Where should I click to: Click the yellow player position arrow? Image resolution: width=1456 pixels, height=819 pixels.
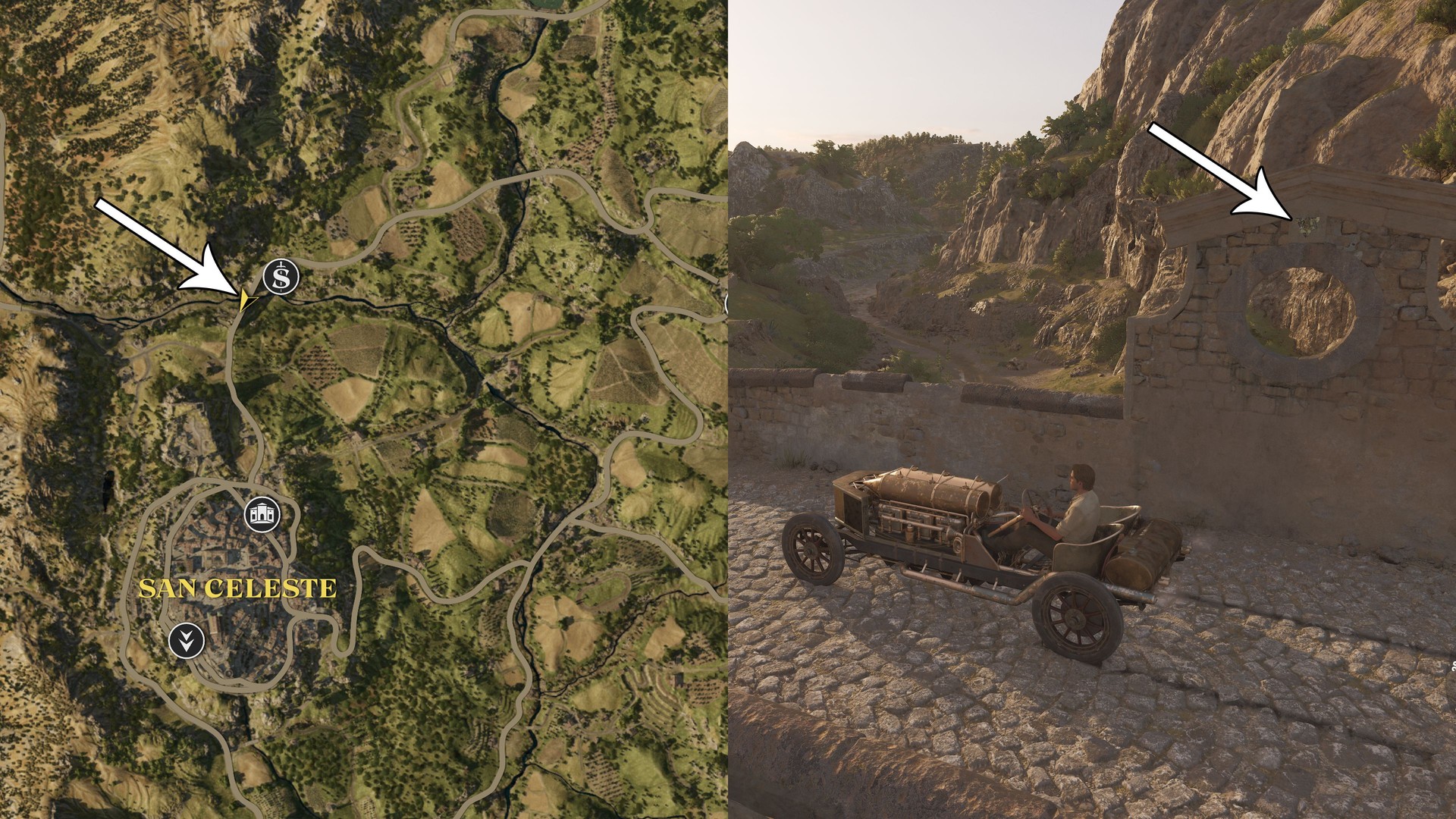click(x=245, y=301)
